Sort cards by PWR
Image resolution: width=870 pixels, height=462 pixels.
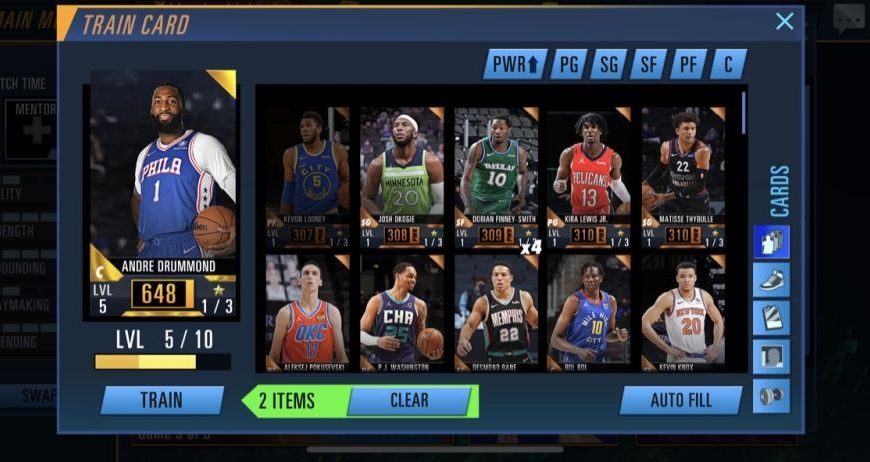515,65
